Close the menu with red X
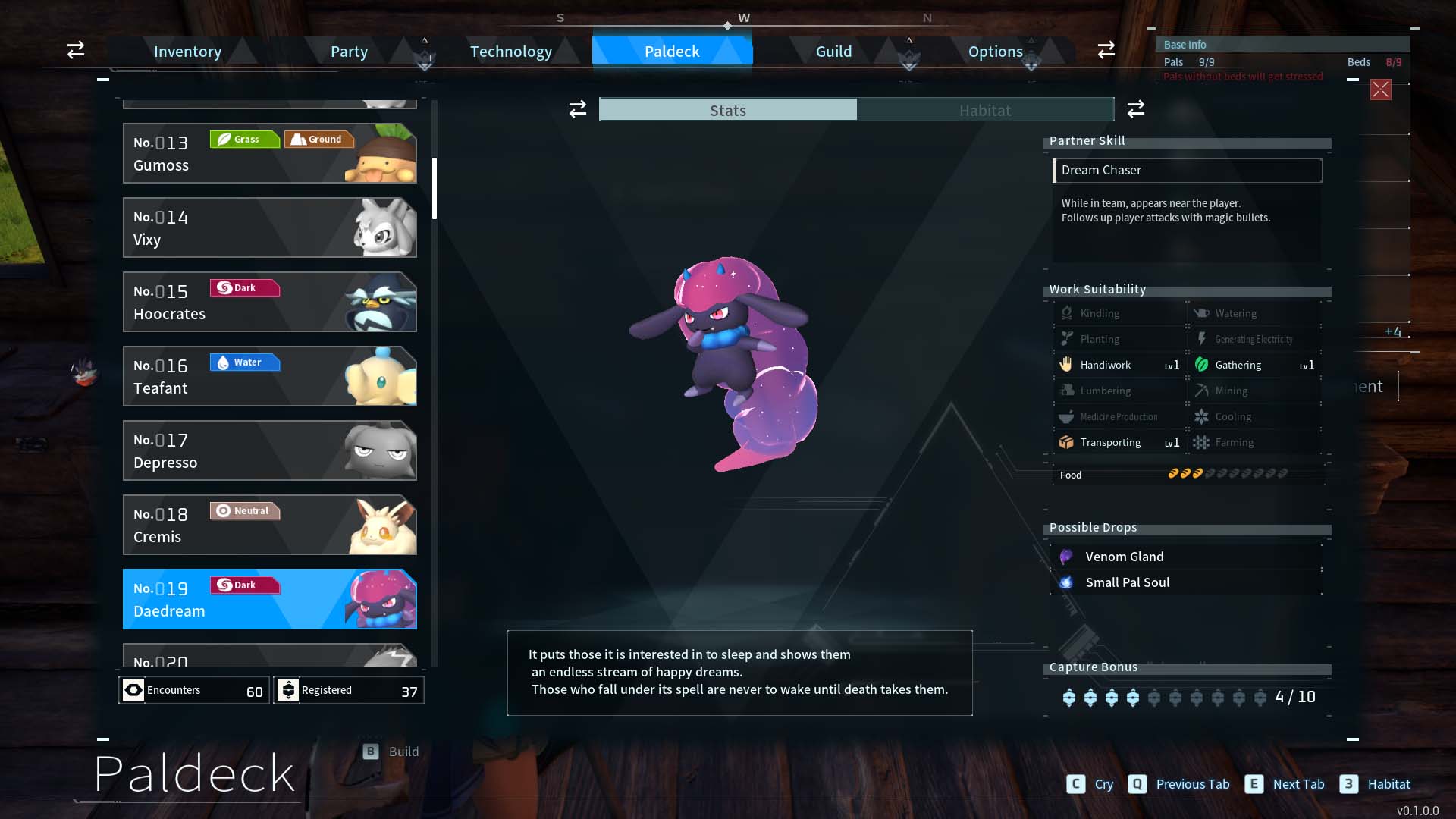 click(x=1380, y=89)
